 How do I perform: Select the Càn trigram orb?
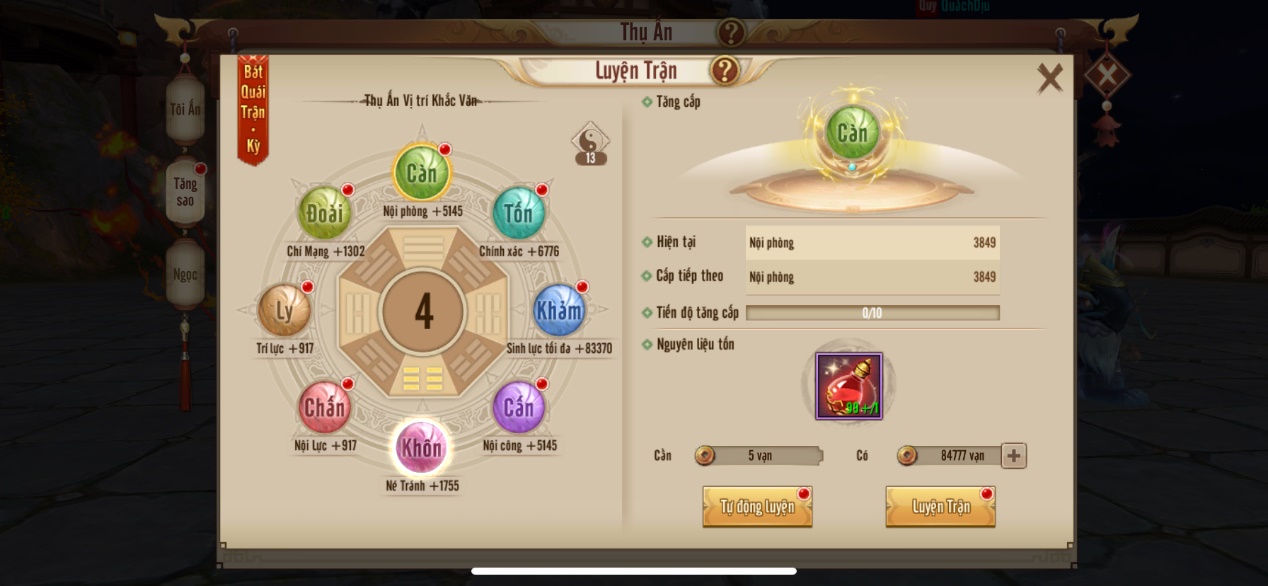click(x=421, y=173)
